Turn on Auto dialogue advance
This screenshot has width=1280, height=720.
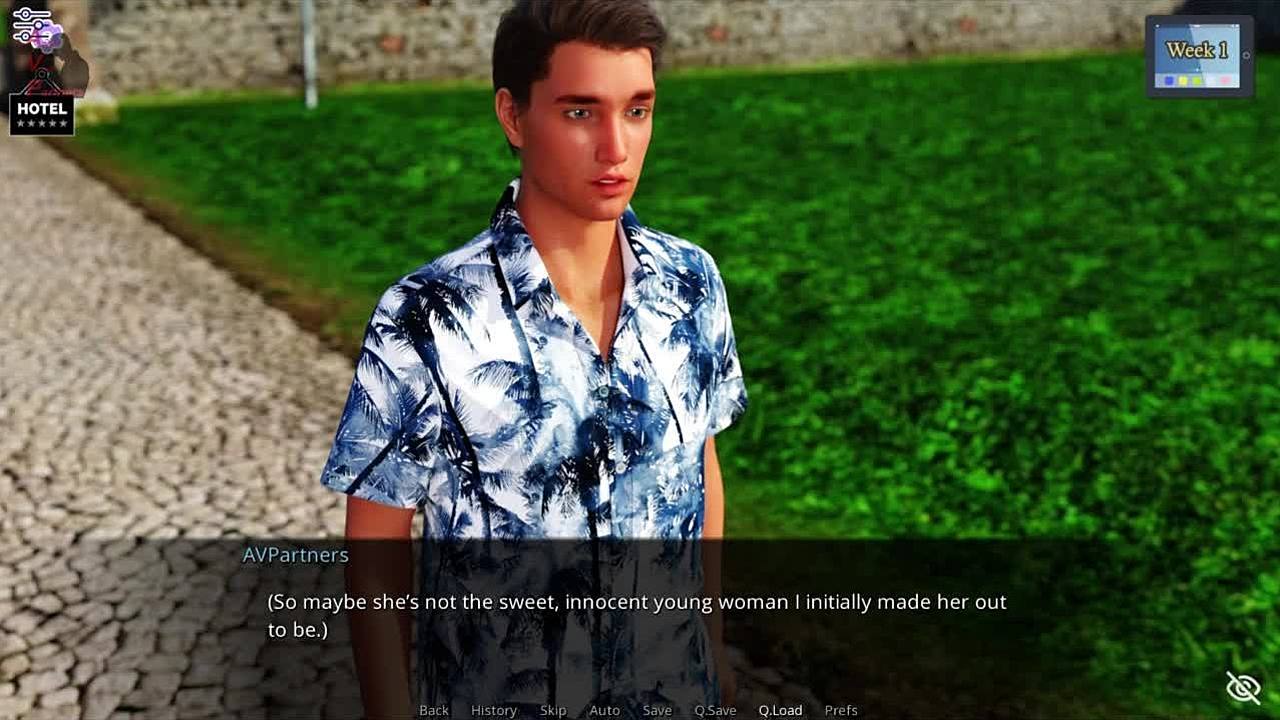tap(604, 710)
